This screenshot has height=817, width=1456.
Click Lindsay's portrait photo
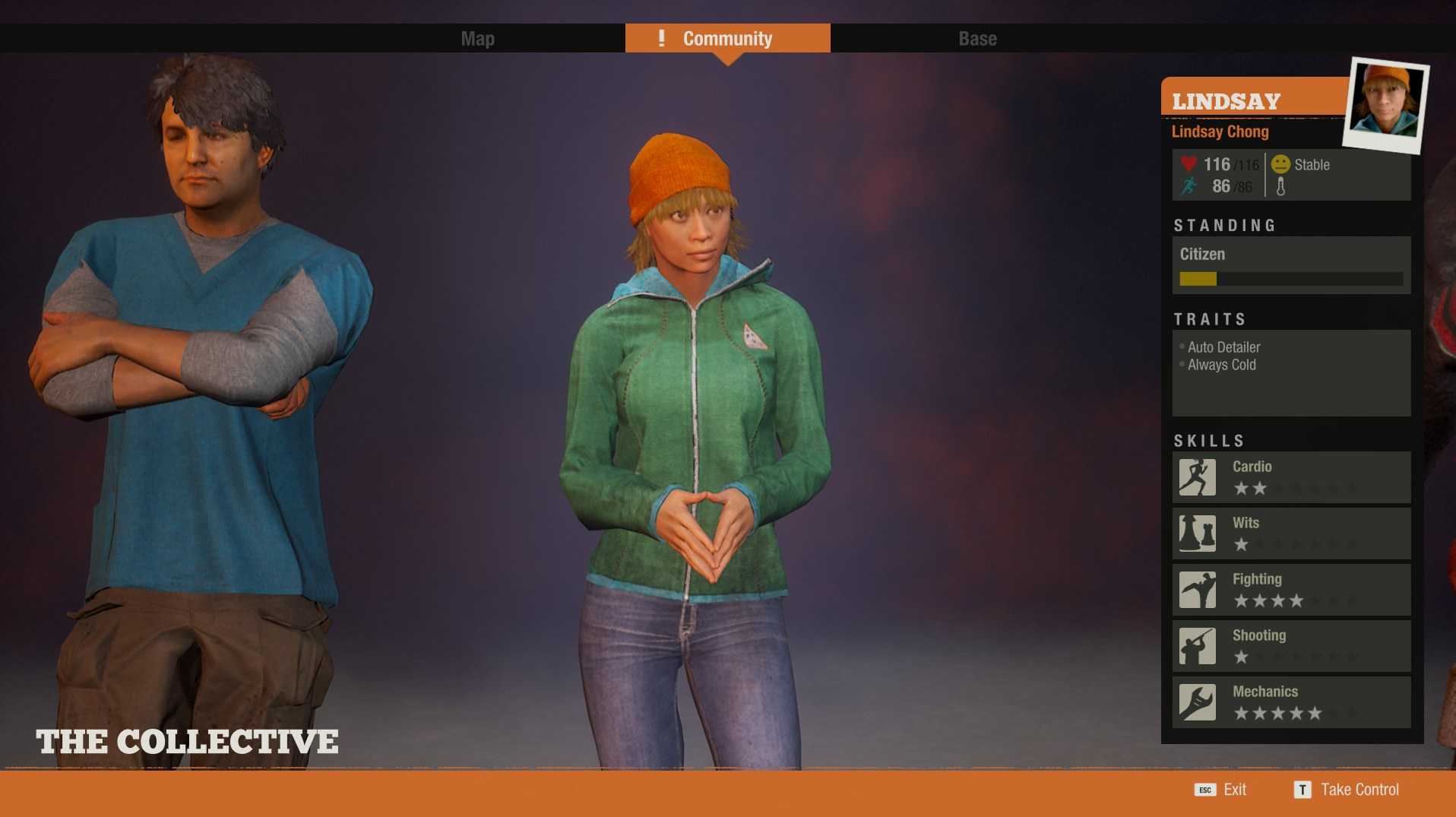[1385, 105]
